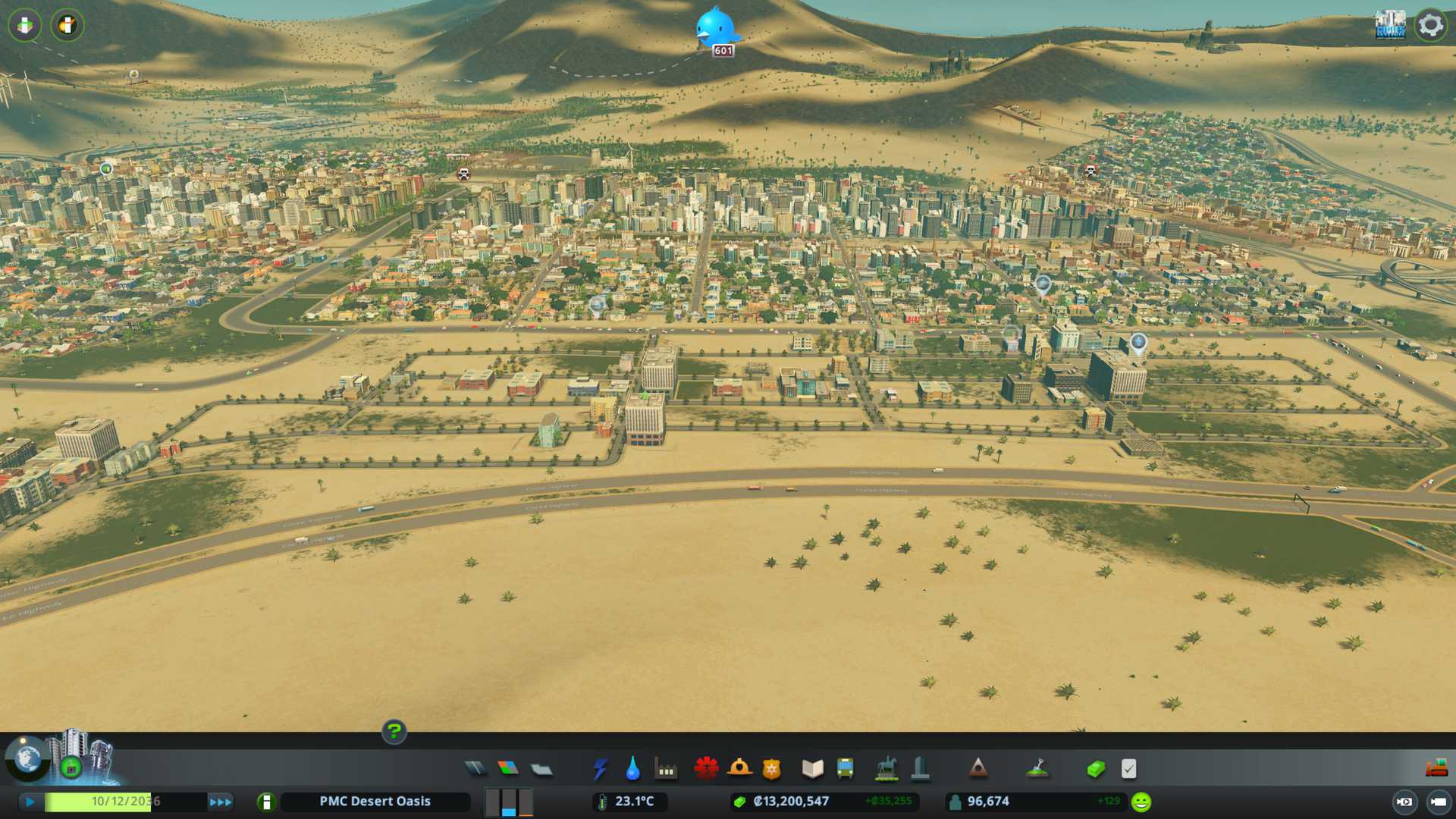Open the education book menu

812,769
